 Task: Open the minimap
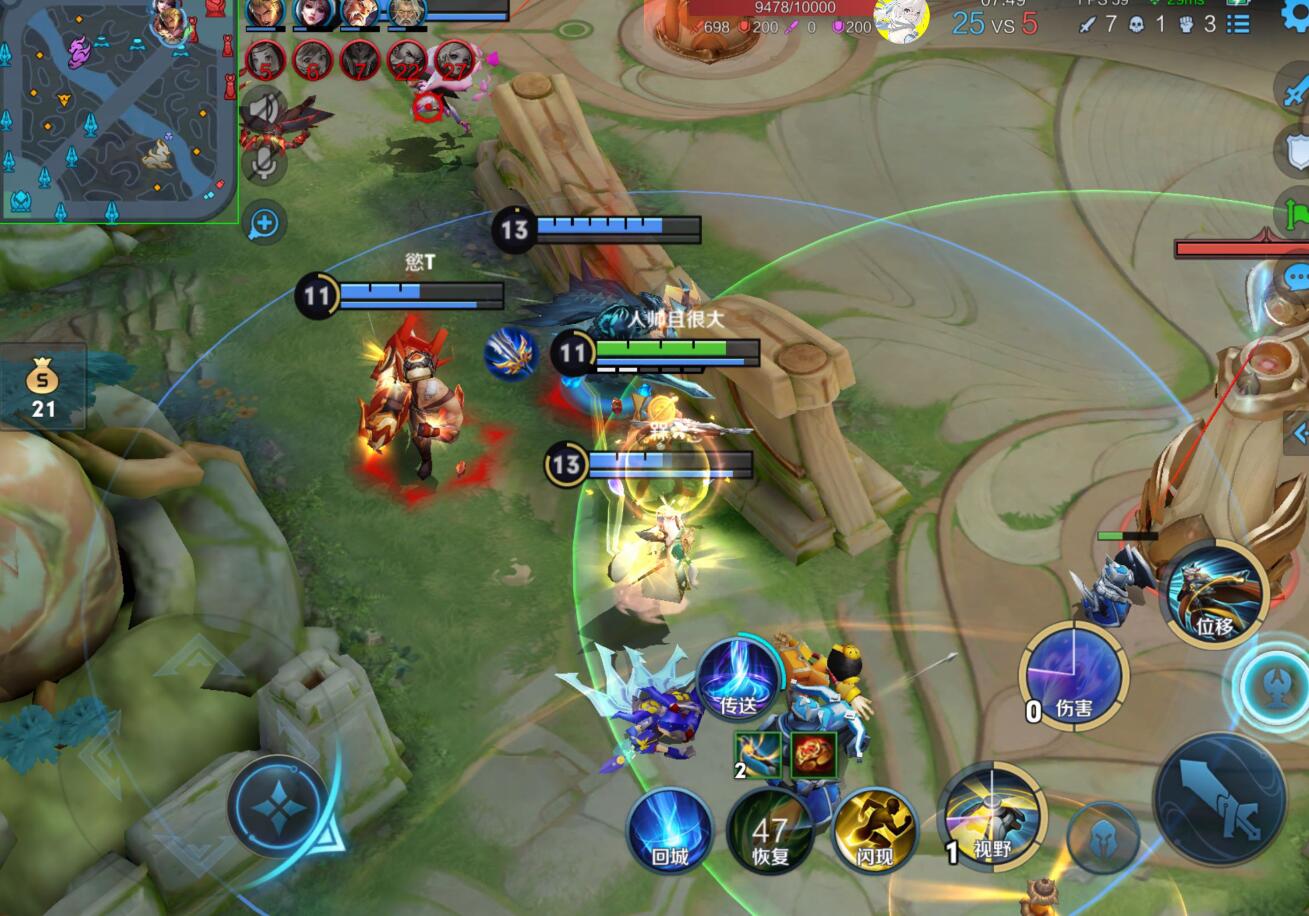118,110
